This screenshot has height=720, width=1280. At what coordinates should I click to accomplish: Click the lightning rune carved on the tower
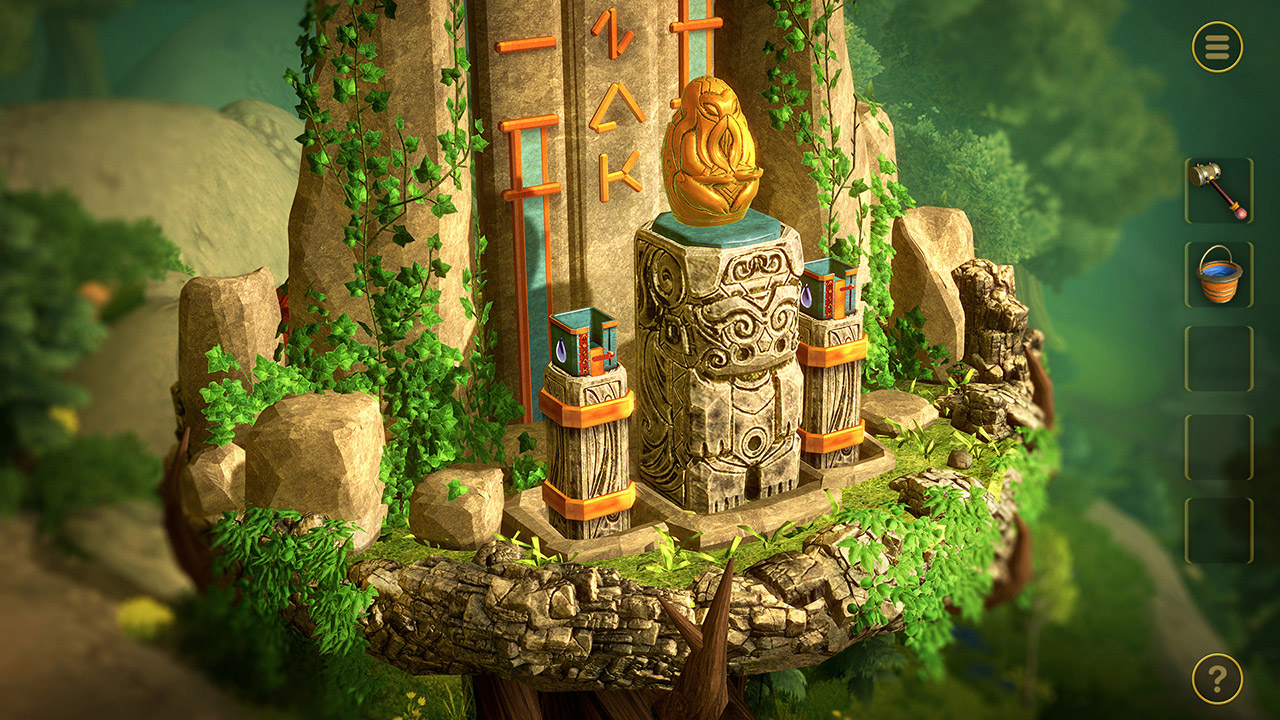(612, 35)
